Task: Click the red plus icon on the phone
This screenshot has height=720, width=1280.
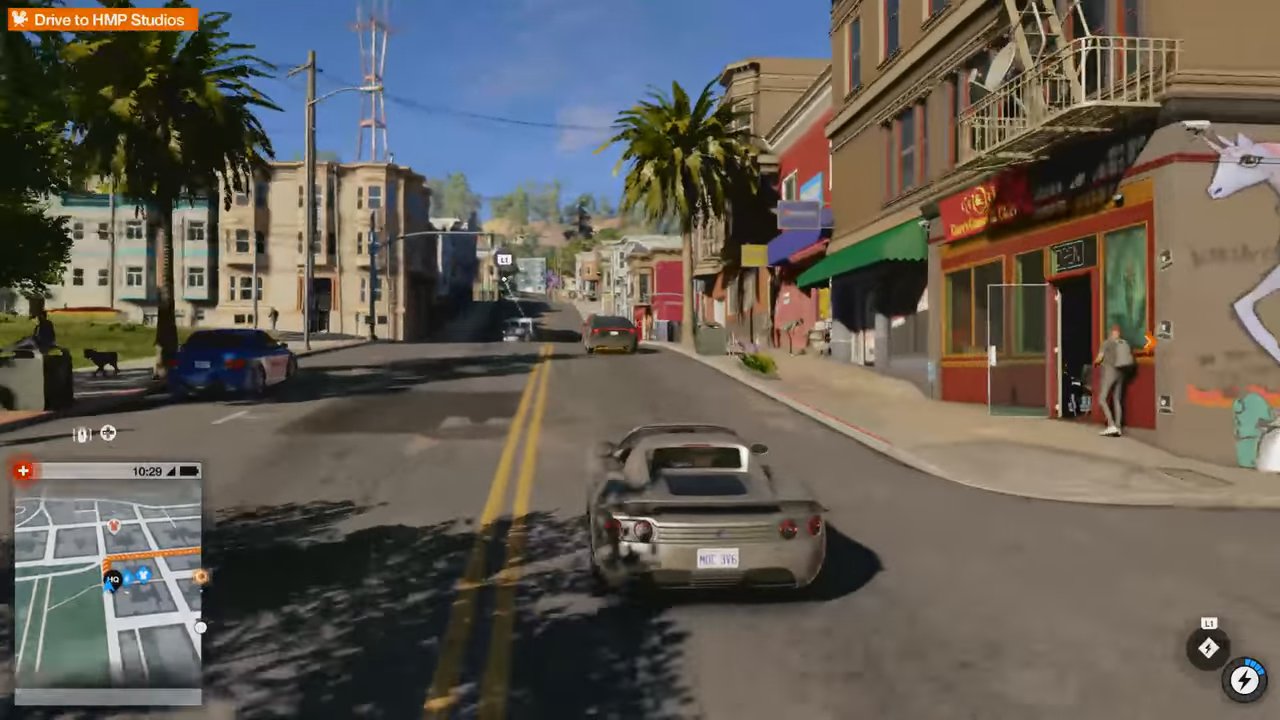Action: point(23,470)
